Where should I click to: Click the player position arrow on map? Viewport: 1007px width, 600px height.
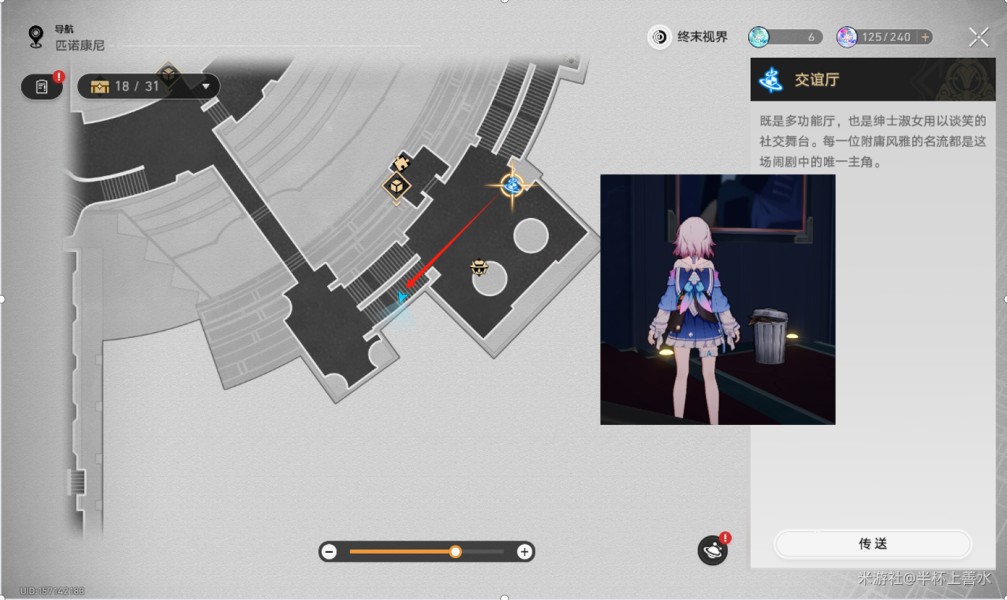[402, 297]
